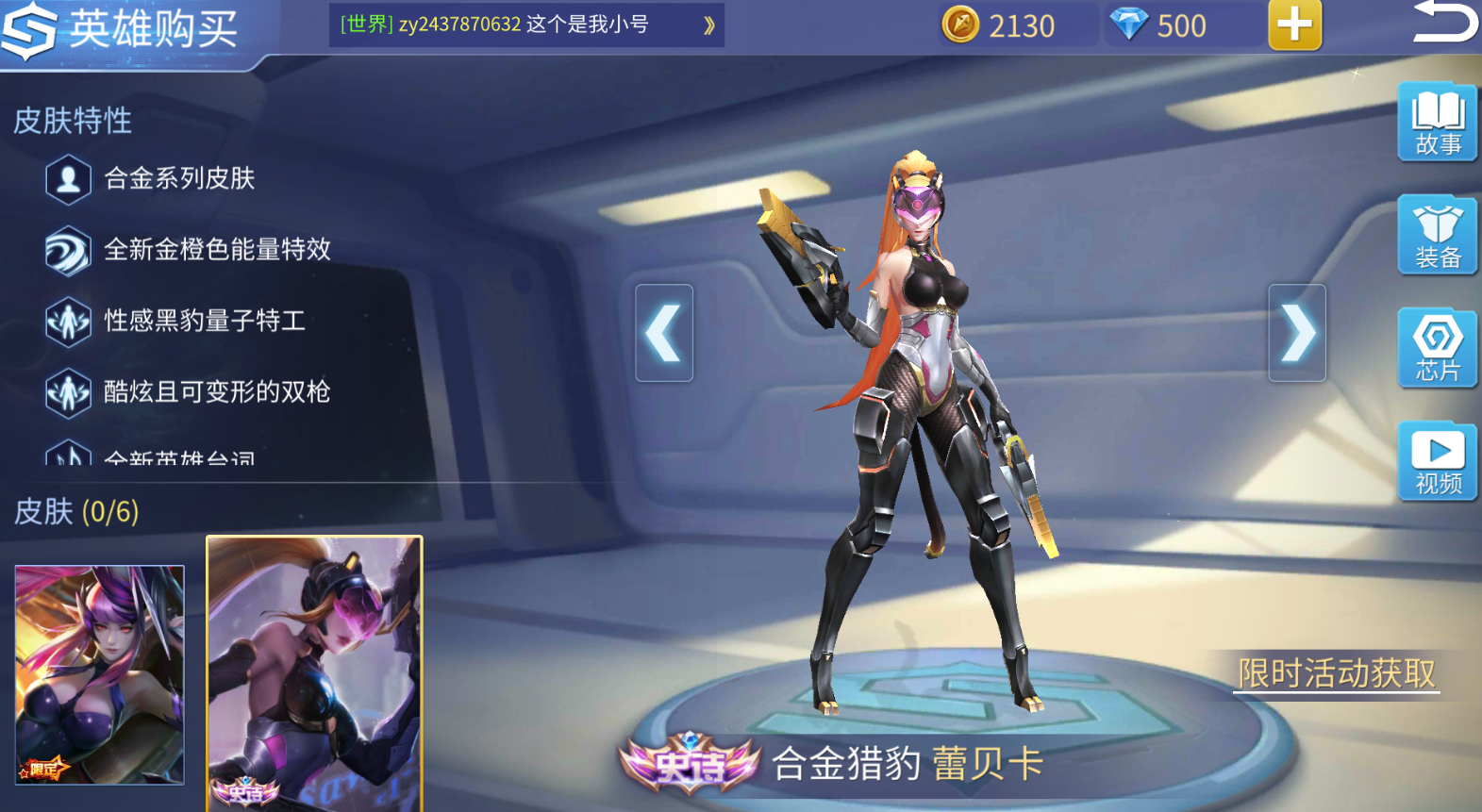Switch to the 皮肤 (0/6) section
This screenshot has width=1482, height=812.
coord(73,512)
